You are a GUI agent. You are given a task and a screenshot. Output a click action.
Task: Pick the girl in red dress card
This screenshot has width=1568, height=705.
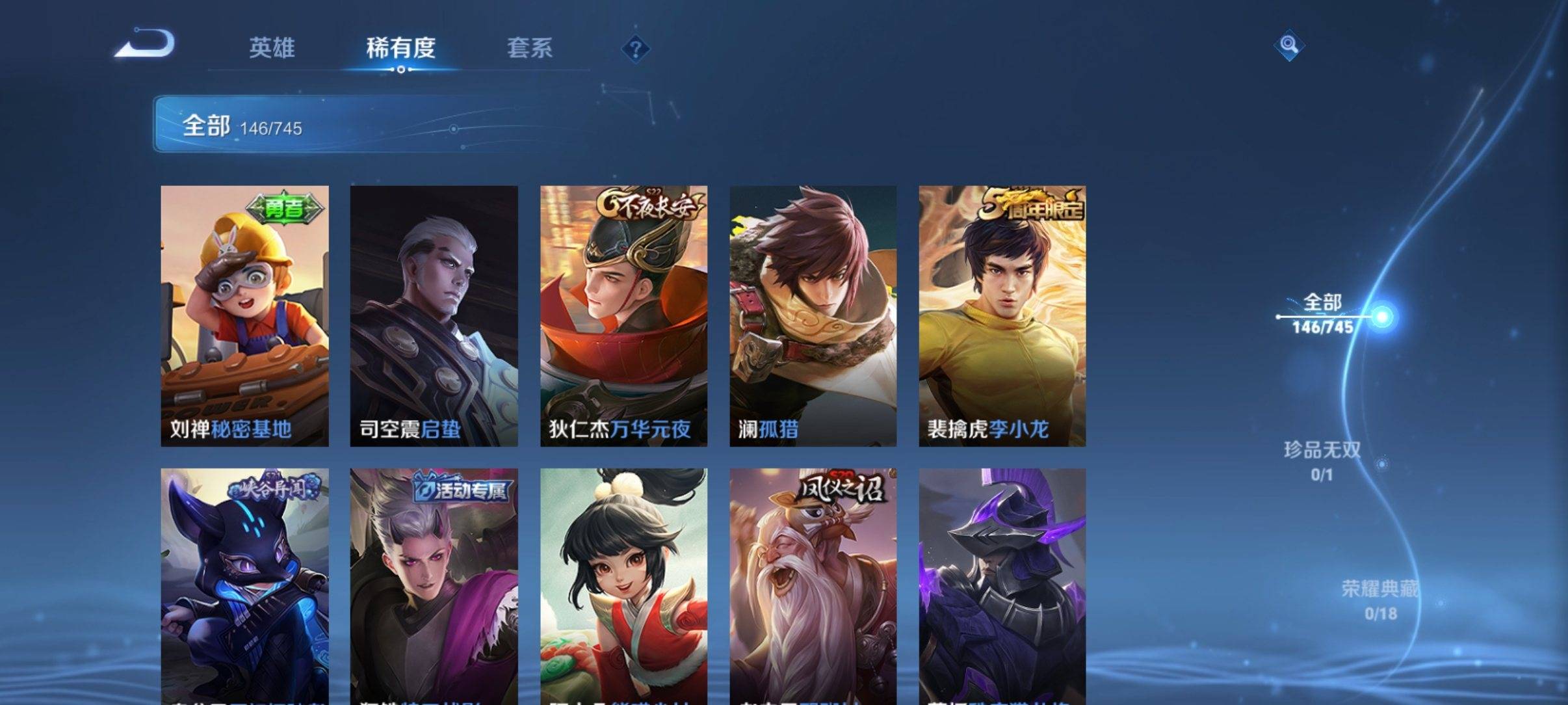623,585
